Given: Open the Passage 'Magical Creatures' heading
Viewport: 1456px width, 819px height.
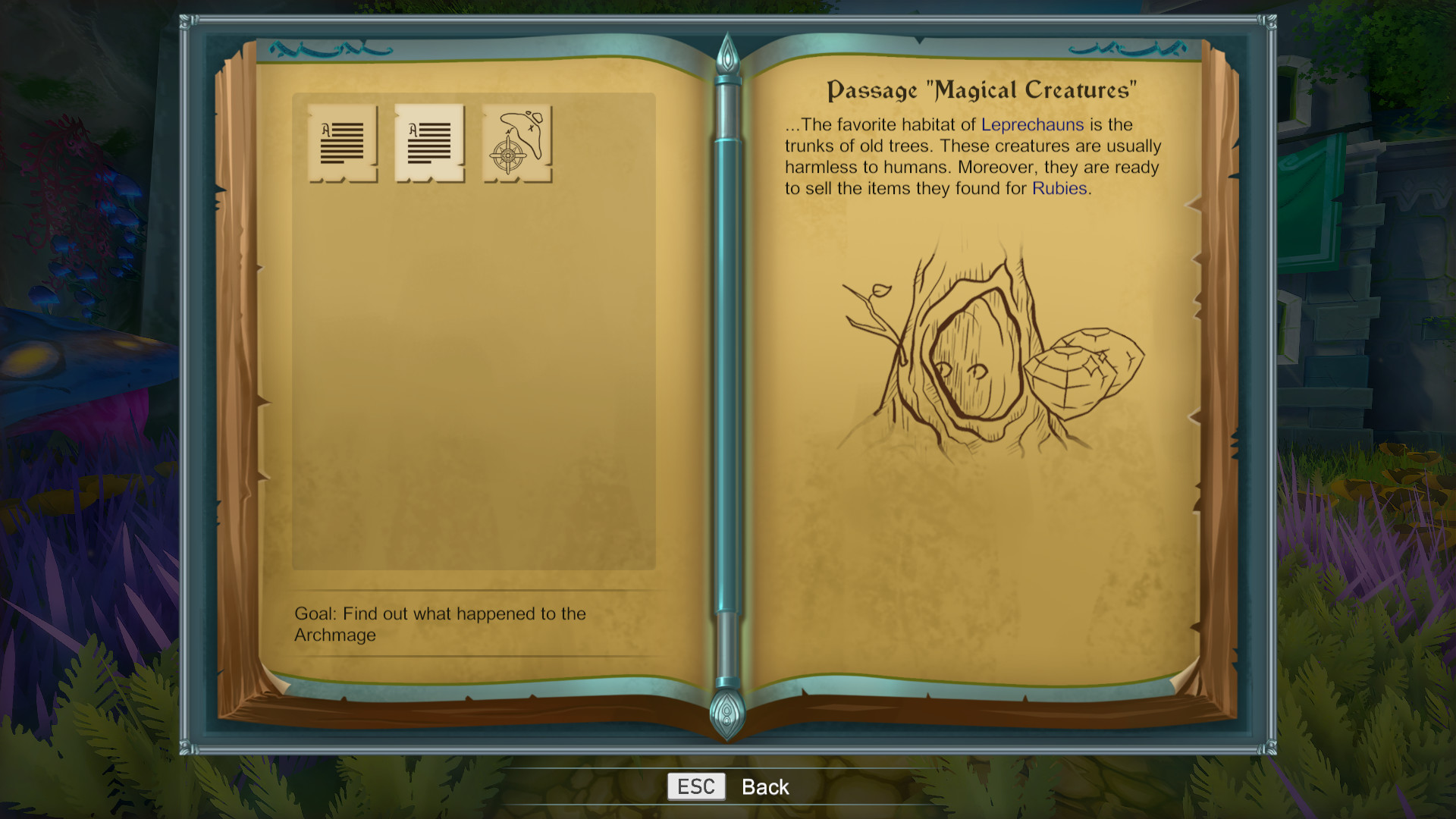Looking at the screenshot, I should pos(981,89).
